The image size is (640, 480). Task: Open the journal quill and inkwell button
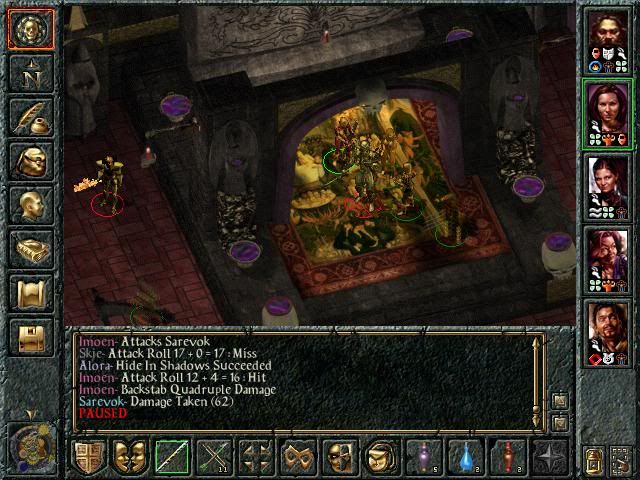click(31, 116)
